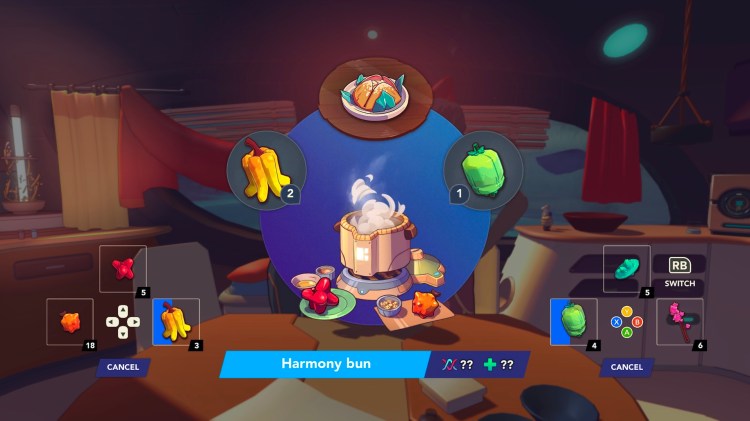Viewport: 750px width, 421px height.
Task: Select the red star ingredient slot
Action: click(x=123, y=269)
